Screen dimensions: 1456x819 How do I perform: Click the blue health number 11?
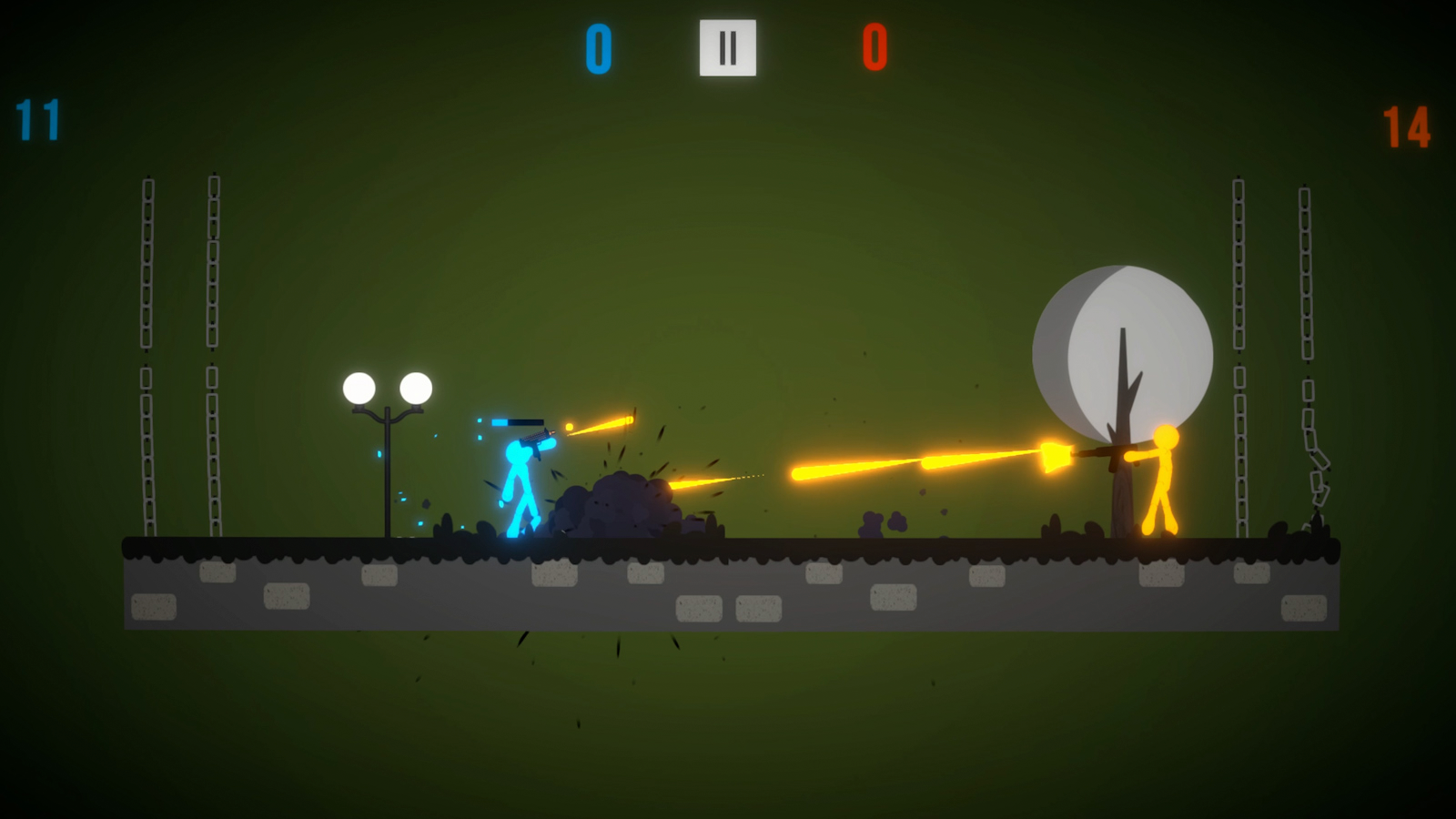pos(38,118)
